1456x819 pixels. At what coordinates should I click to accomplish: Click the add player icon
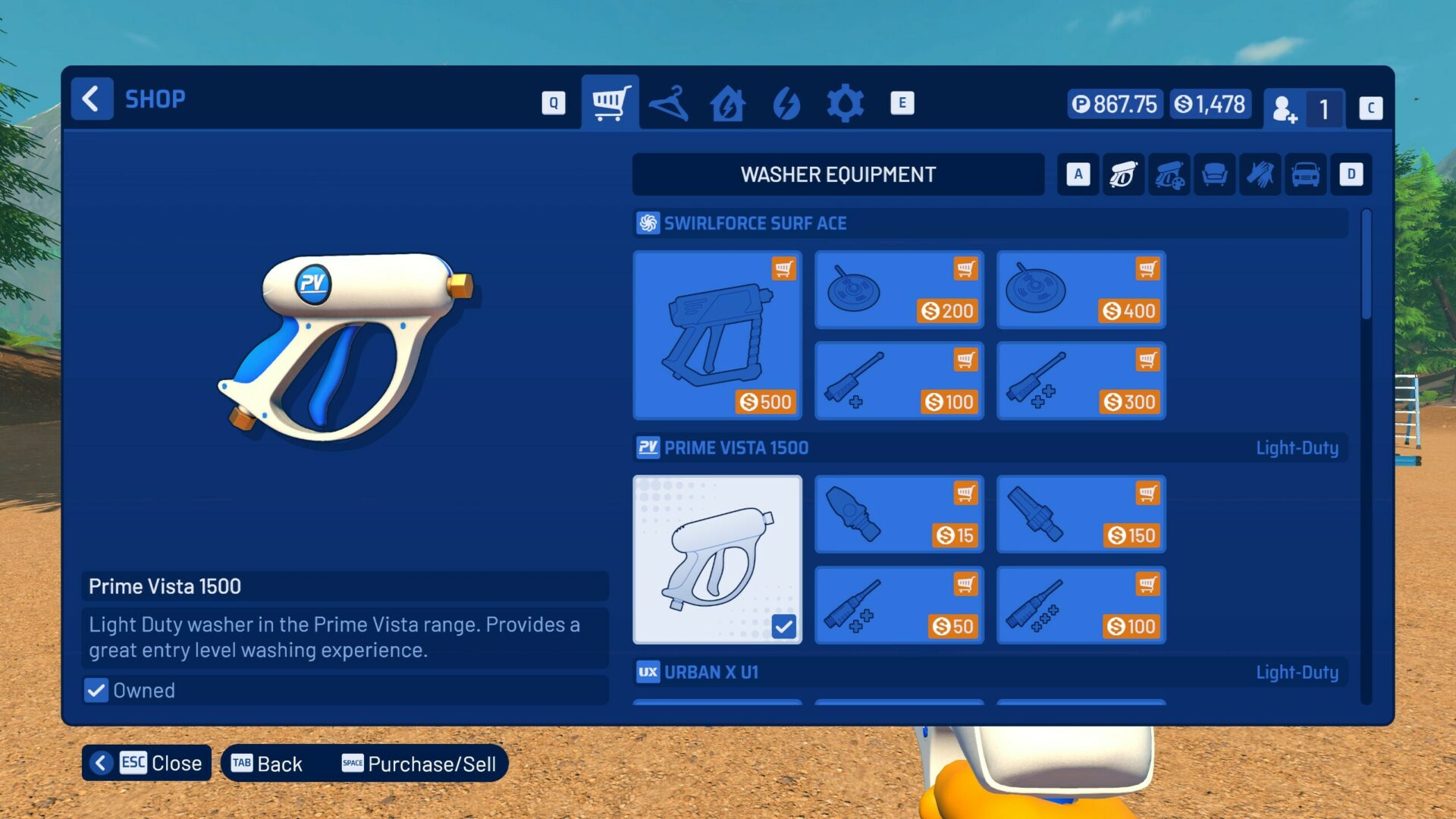tap(1285, 108)
